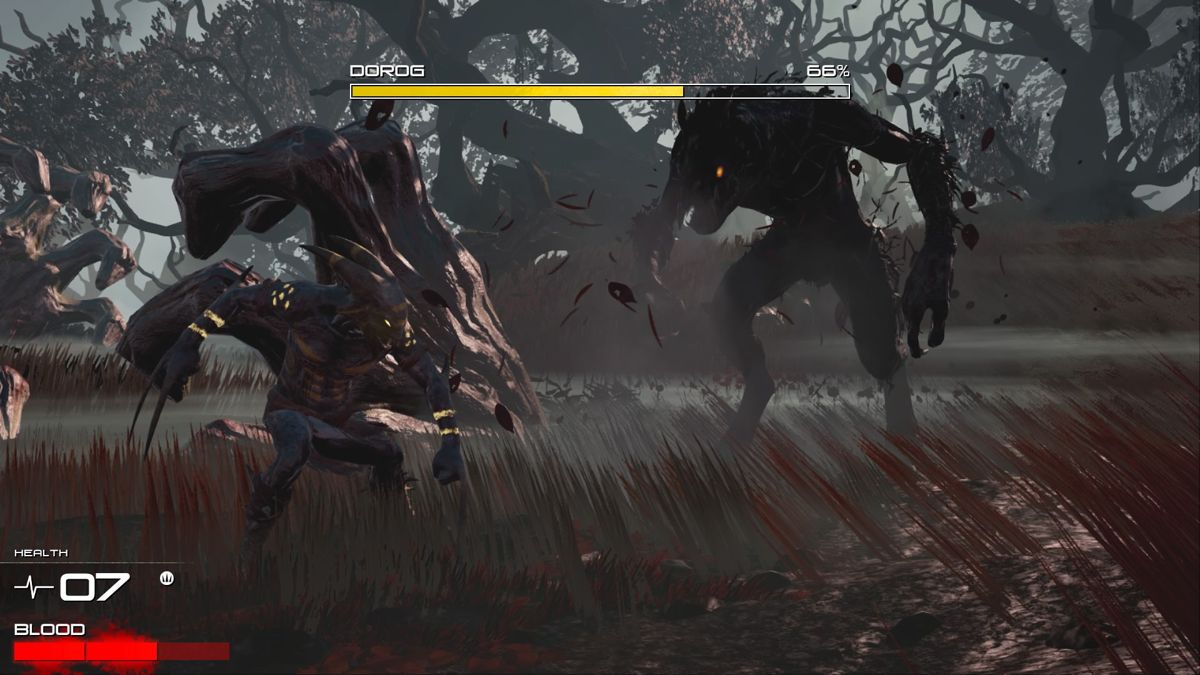The width and height of the screenshot is (1200, 675).
Task: Click the round claw icon beside the health counter
Action: coord(166,577)
